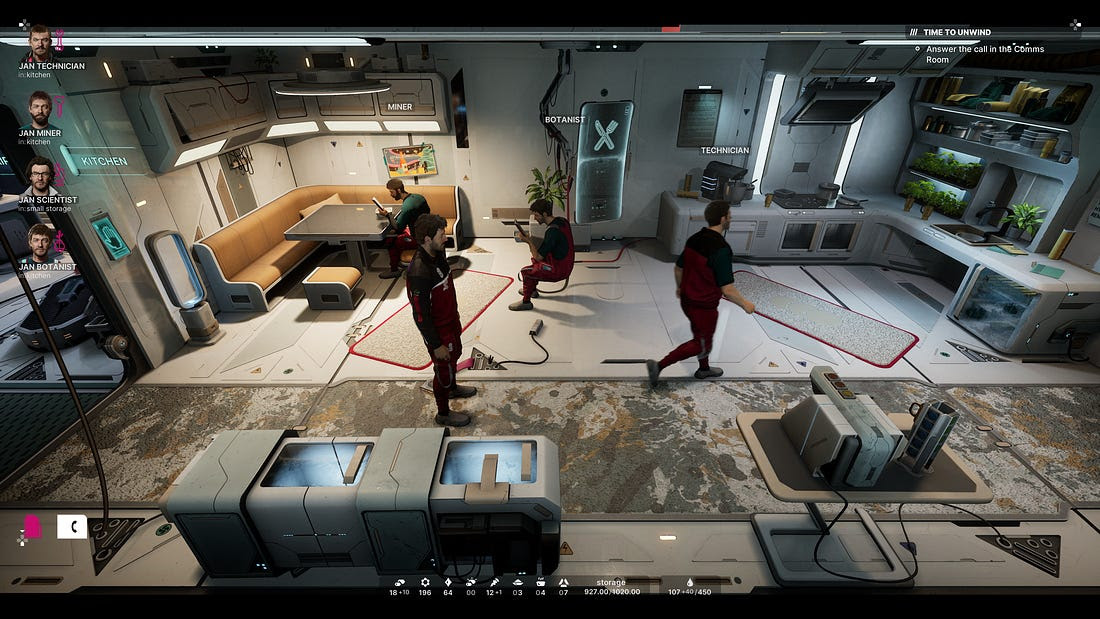The width and height of the screenshot is (1100, 619).
Task: Open the Time to Unwind objective tracker
Action: point(957,32)
